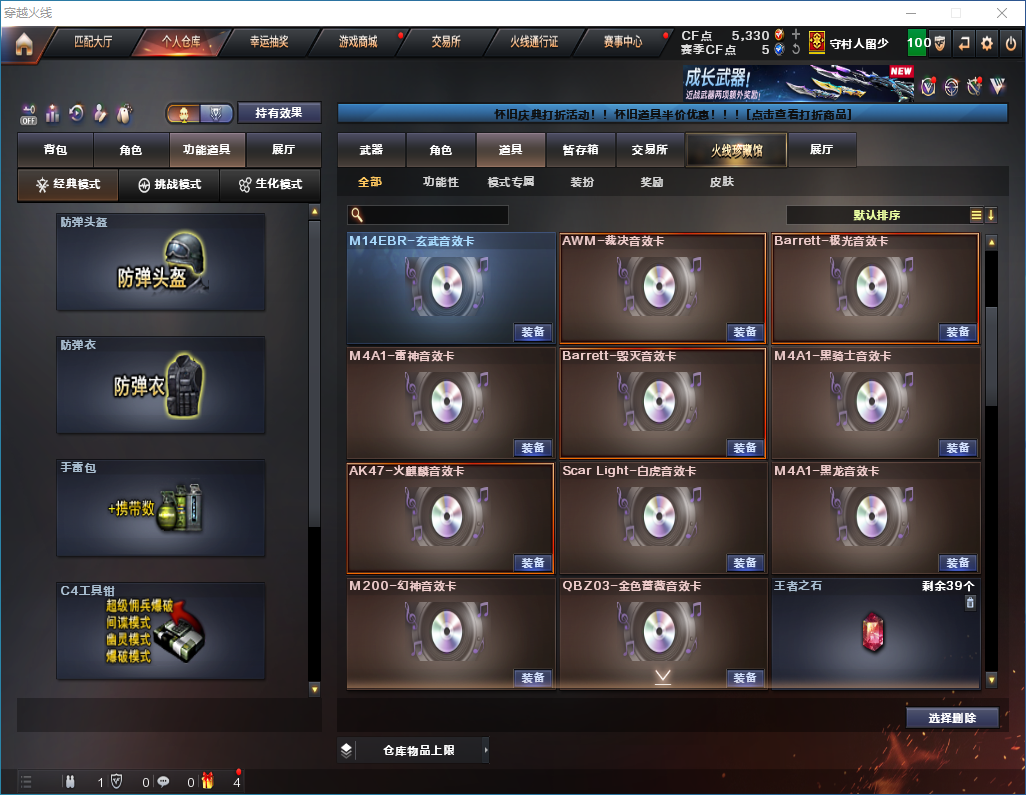The width and height of the screenshot is (1026, 795).
Task: Show the 皮肤 skins filter
Action: (x=721, y=182)
